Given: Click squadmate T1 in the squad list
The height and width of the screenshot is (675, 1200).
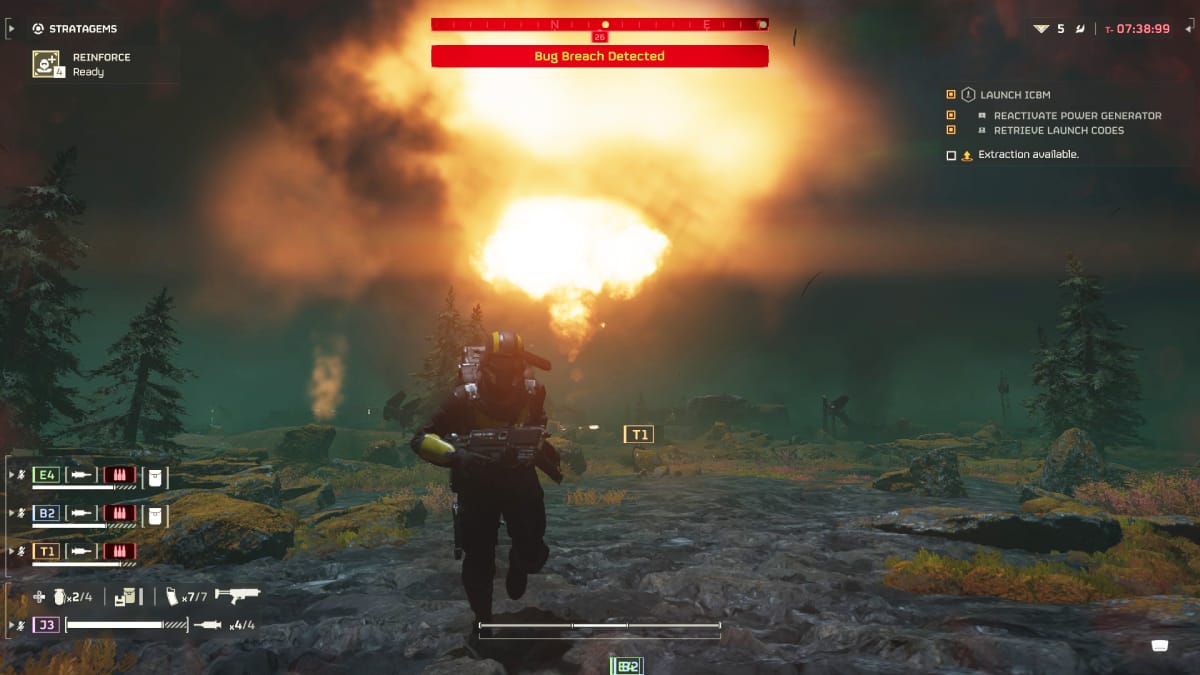Looking at the screenshot, I should point(47,551).
